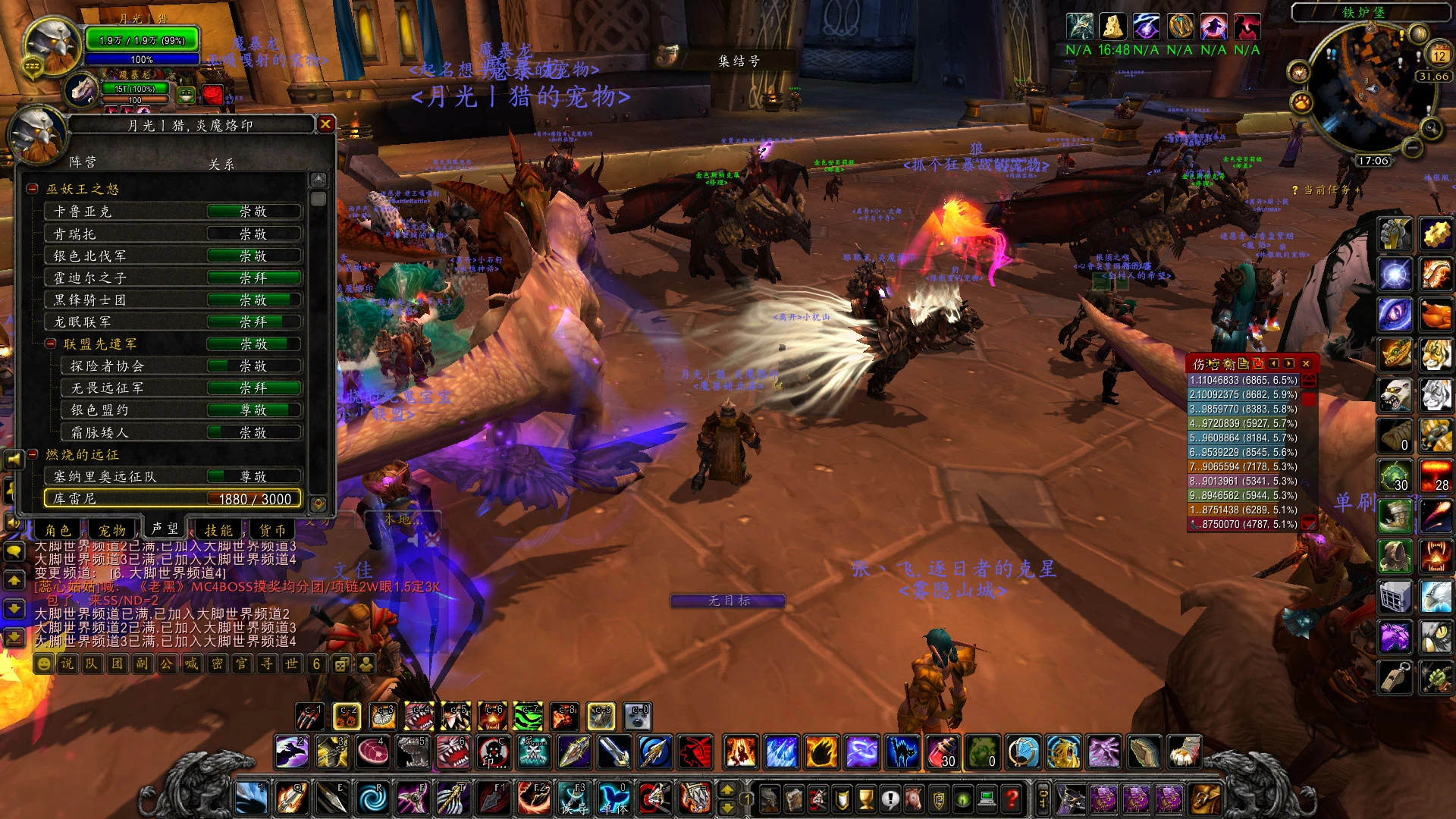1456x819 pixels.
Task: Switch to the 技能 skills tab
Action: [218, 530]
